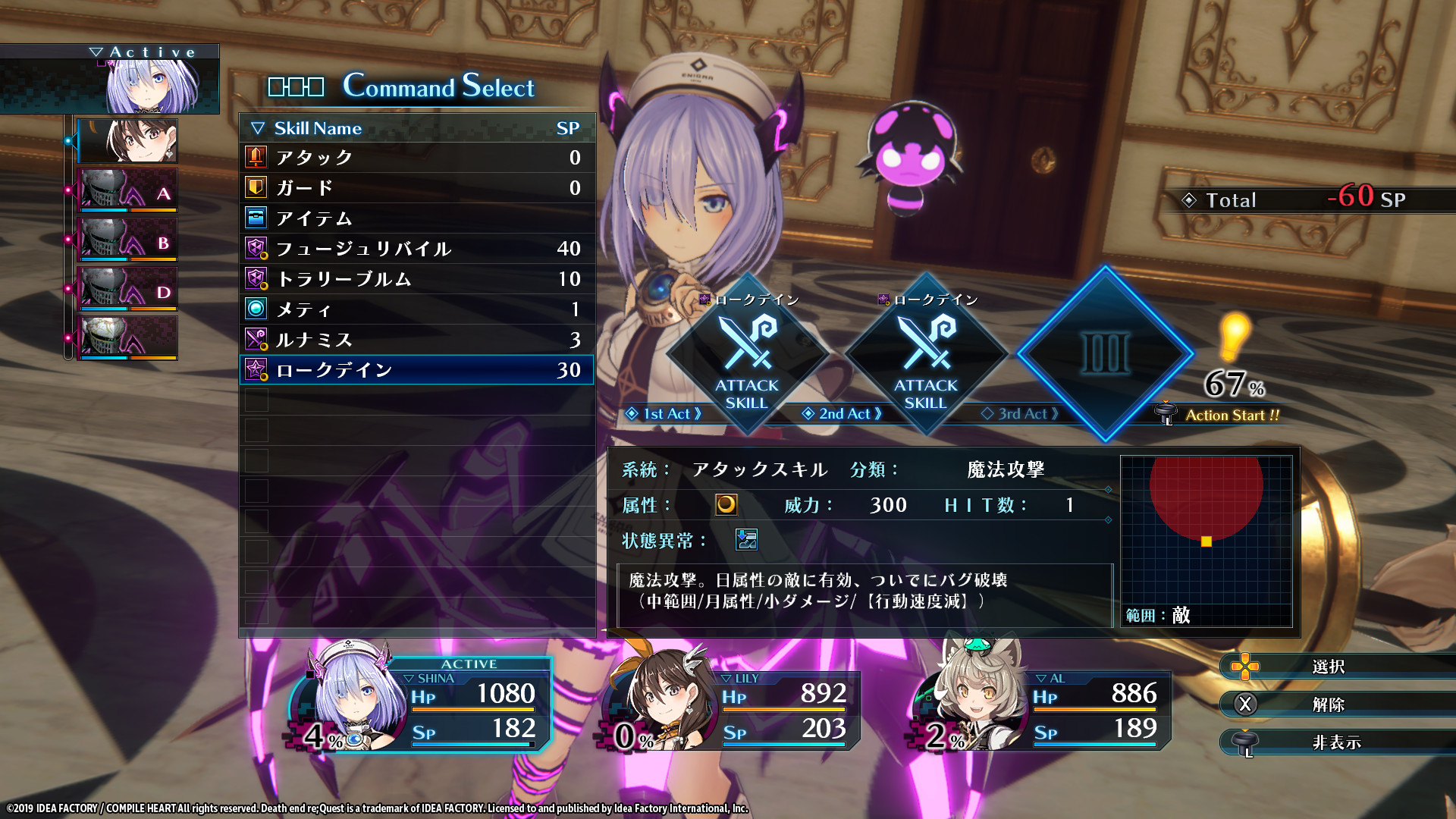Click Action Start
The width and height of the screenshot is (1456, 819).
[x=1231, y=415]
